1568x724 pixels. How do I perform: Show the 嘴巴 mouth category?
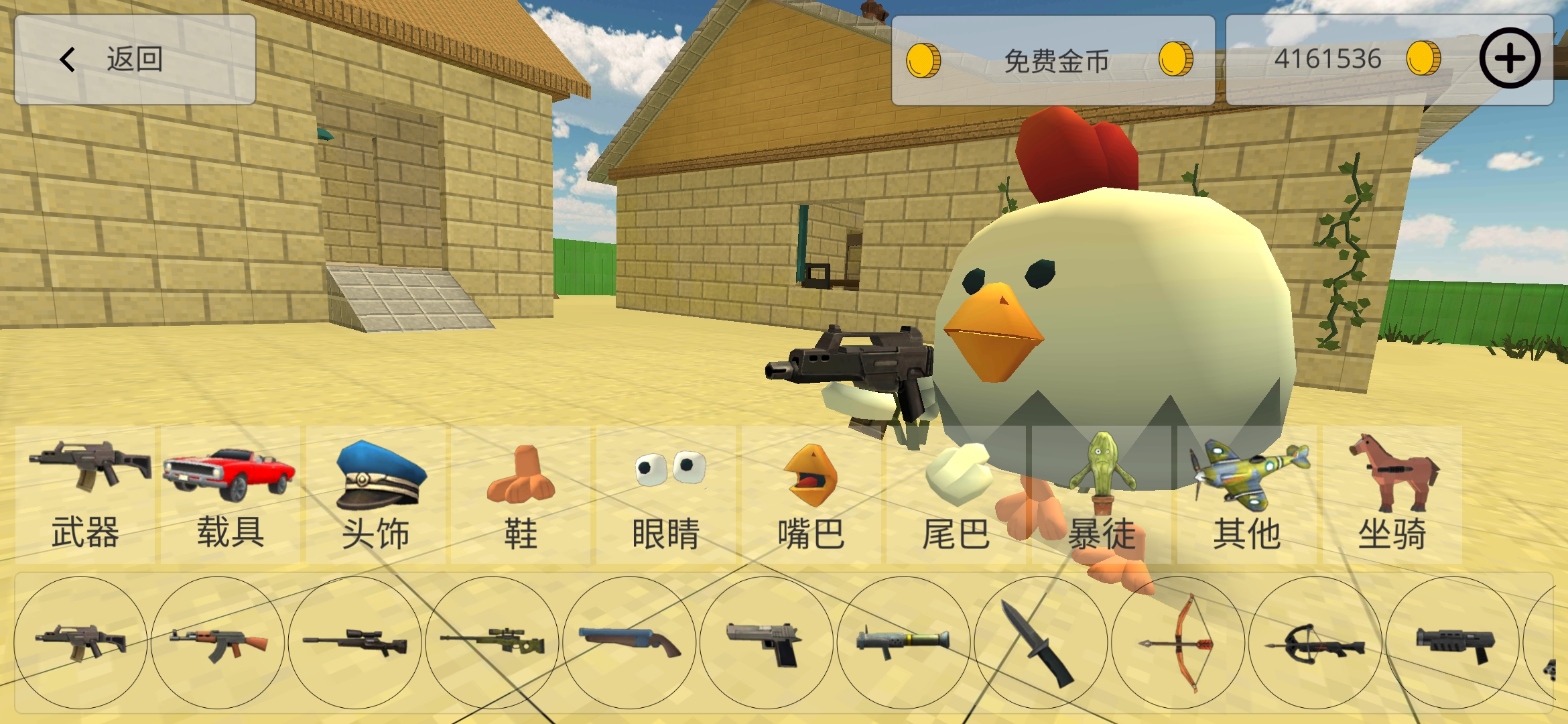[x=811, y=495]
